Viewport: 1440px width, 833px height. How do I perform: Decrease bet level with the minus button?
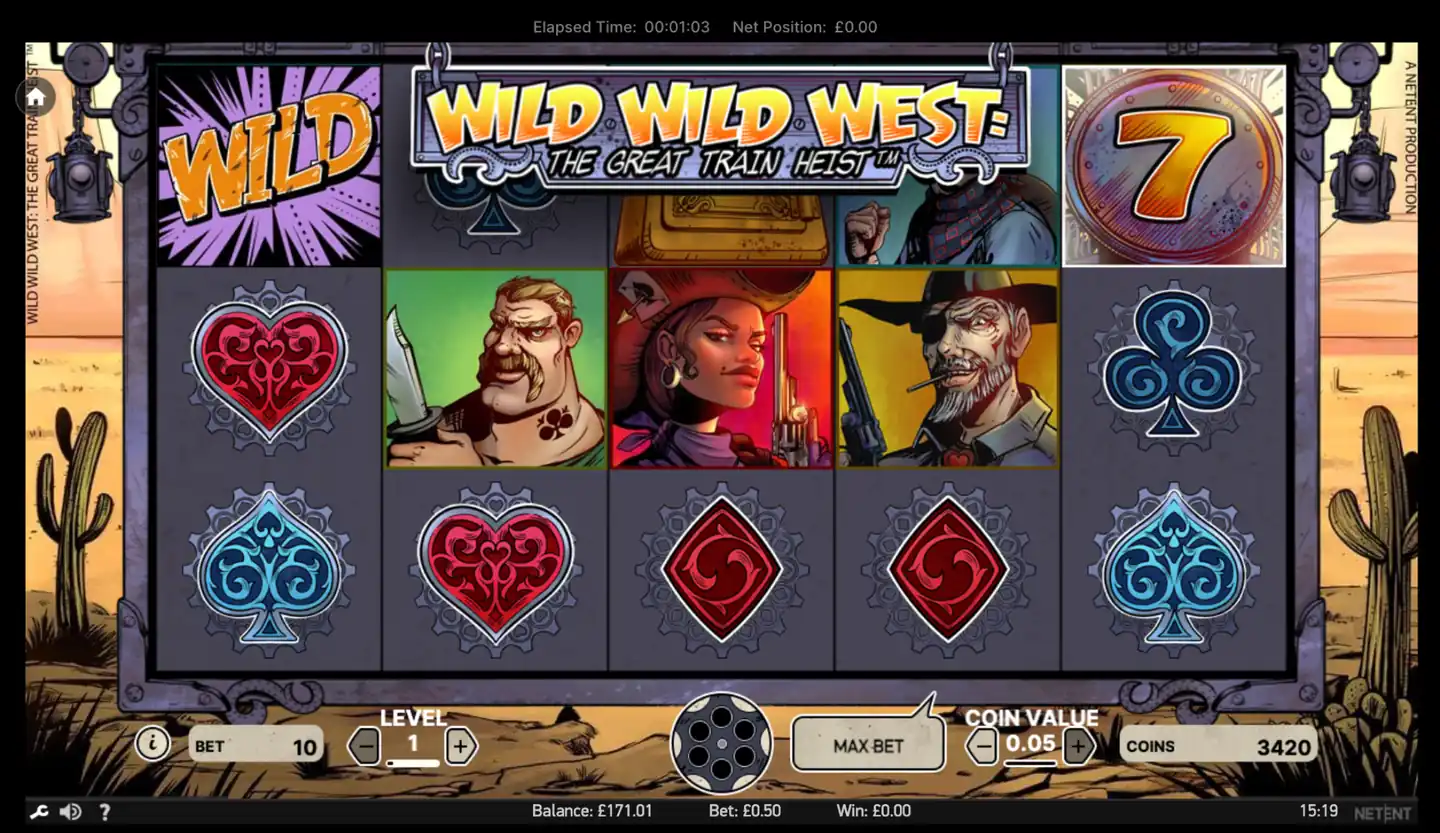363,745
